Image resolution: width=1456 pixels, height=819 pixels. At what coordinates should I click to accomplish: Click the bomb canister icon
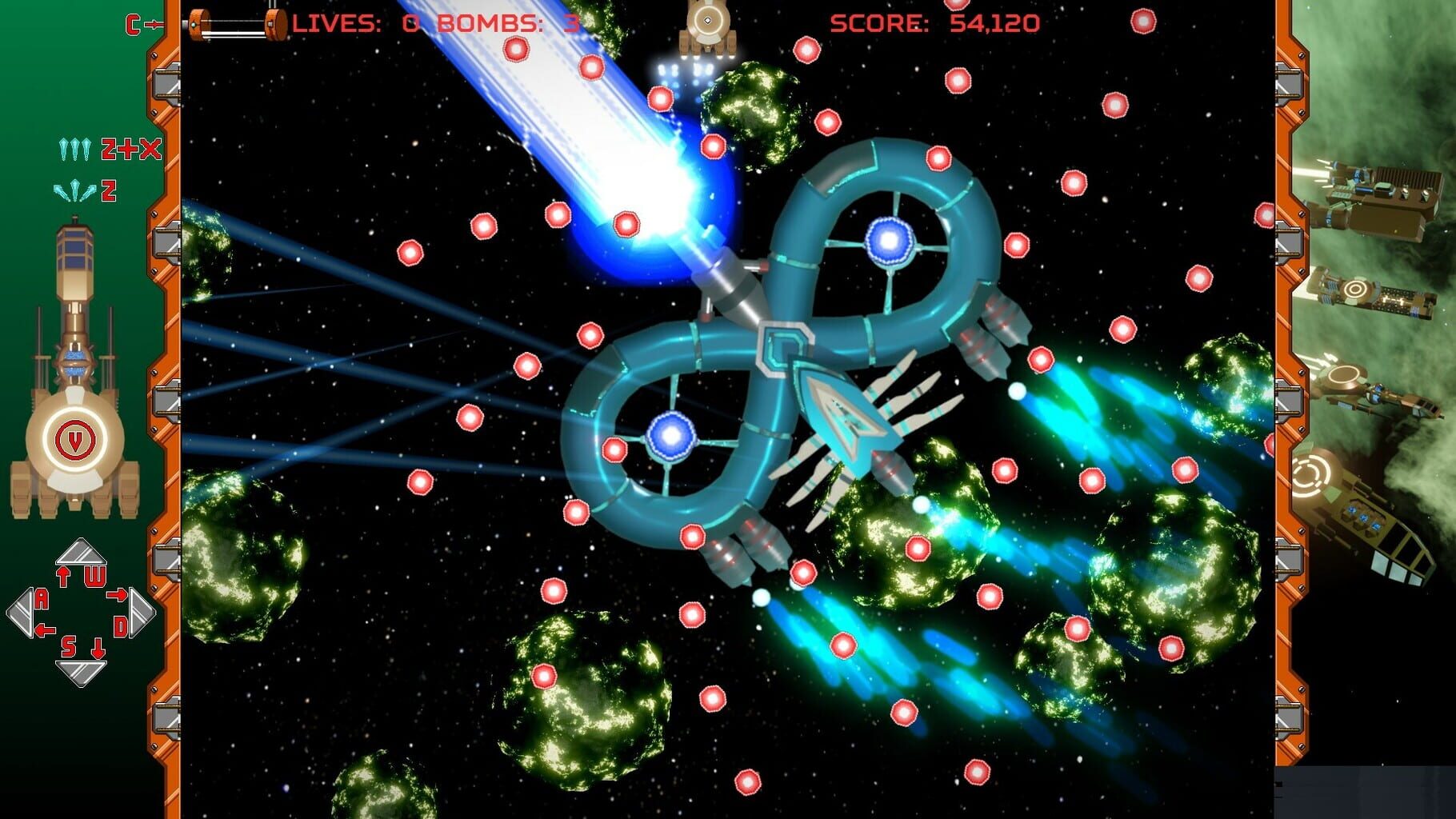pos(237,23)
